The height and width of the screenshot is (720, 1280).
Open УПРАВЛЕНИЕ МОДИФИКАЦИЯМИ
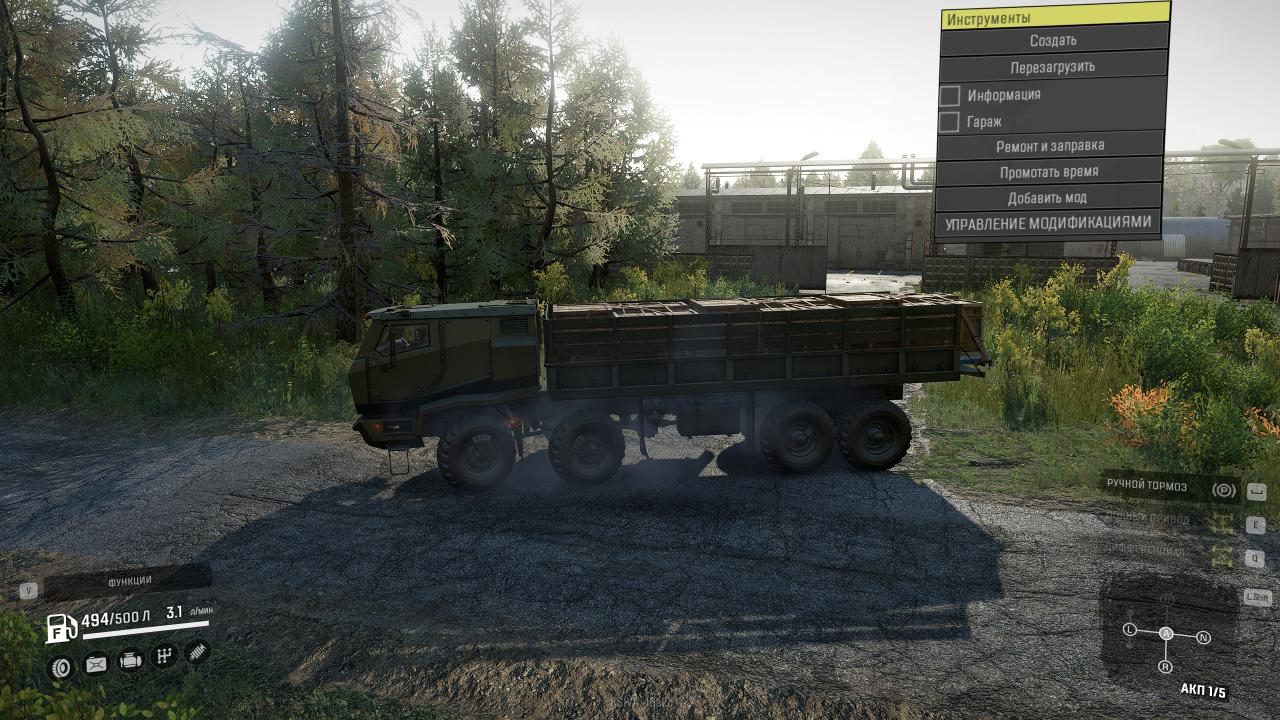pyautogui.click(x=1048, y=223)
